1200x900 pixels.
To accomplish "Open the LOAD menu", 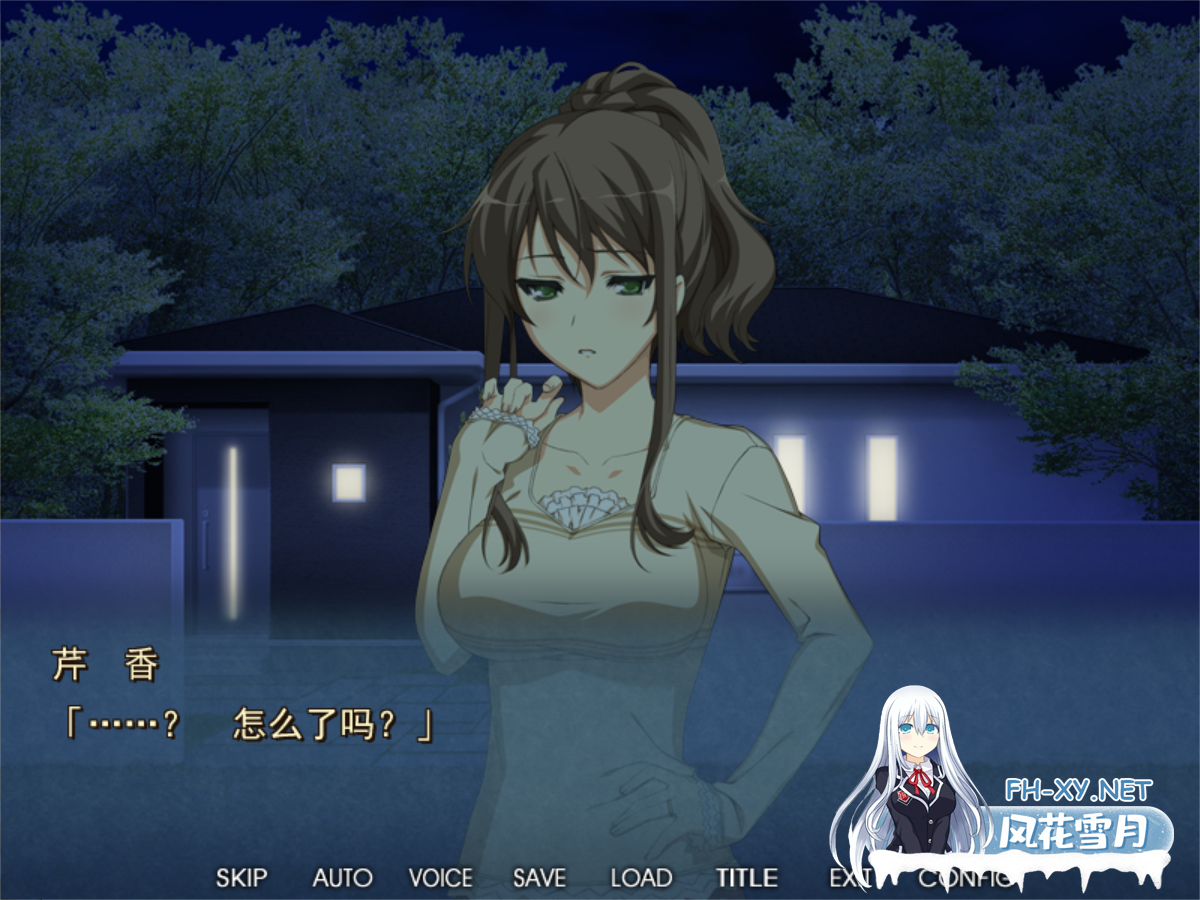I will tap(641, 878).
